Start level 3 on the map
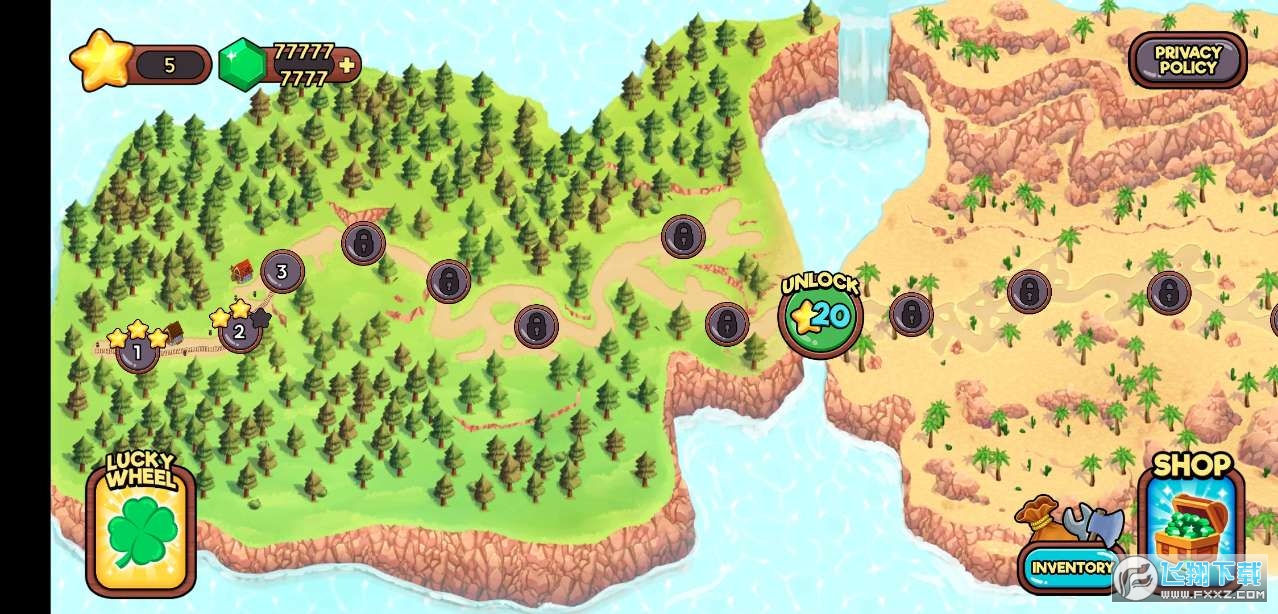Screen dimensions: 1278x614 (x=282, y=271)
